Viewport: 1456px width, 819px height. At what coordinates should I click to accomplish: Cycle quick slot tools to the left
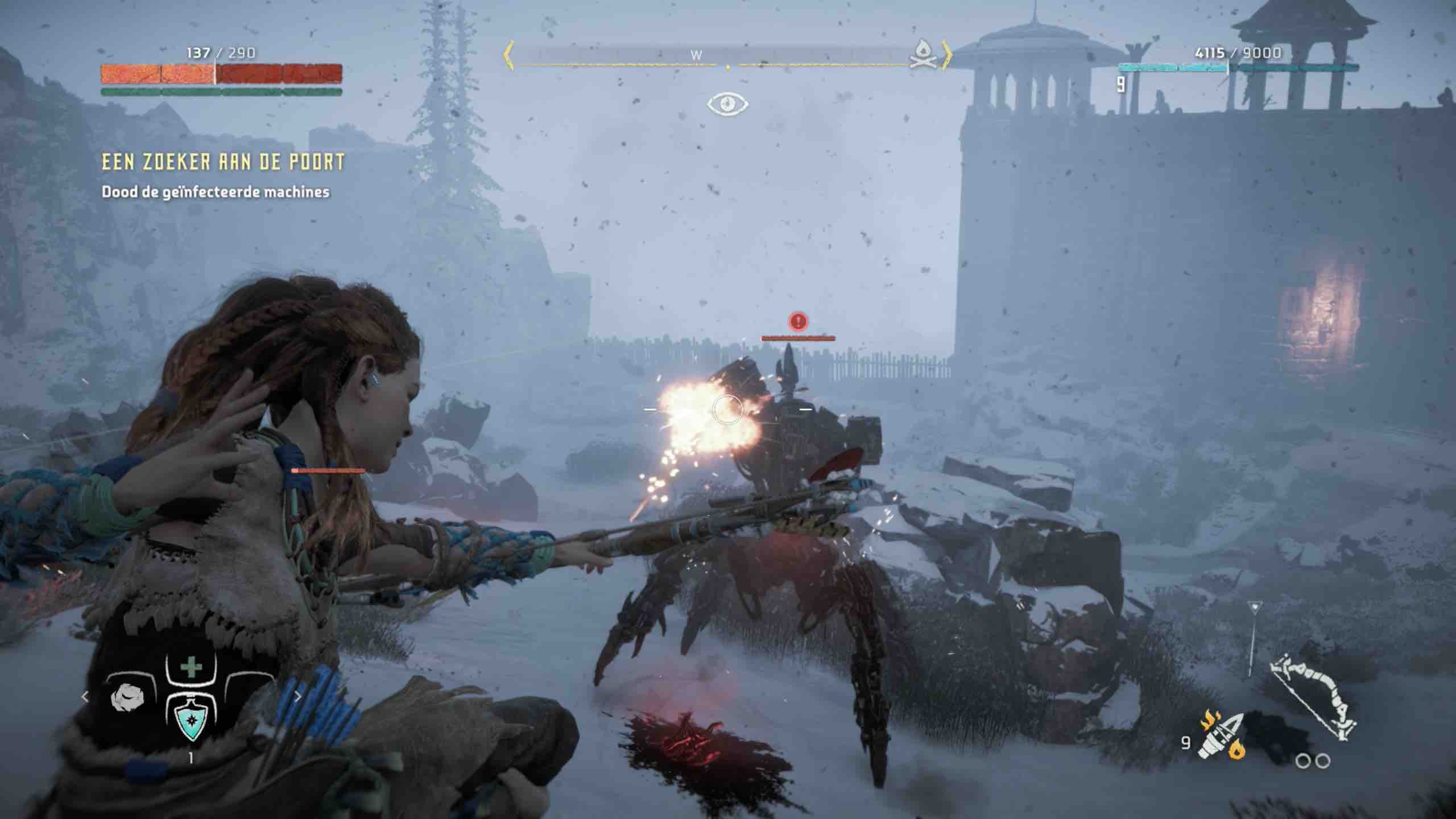click(x=85, y=697)
